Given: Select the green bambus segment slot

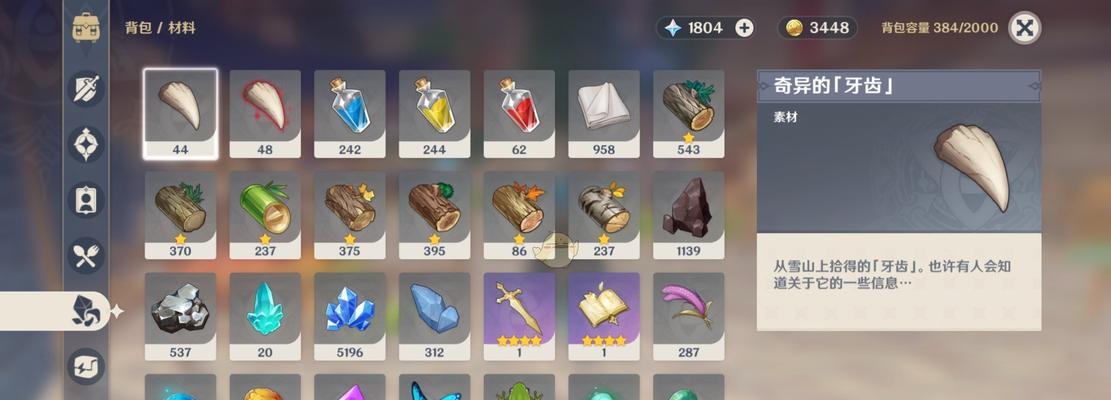Looking at the screenshot, I should click(265, 208).
